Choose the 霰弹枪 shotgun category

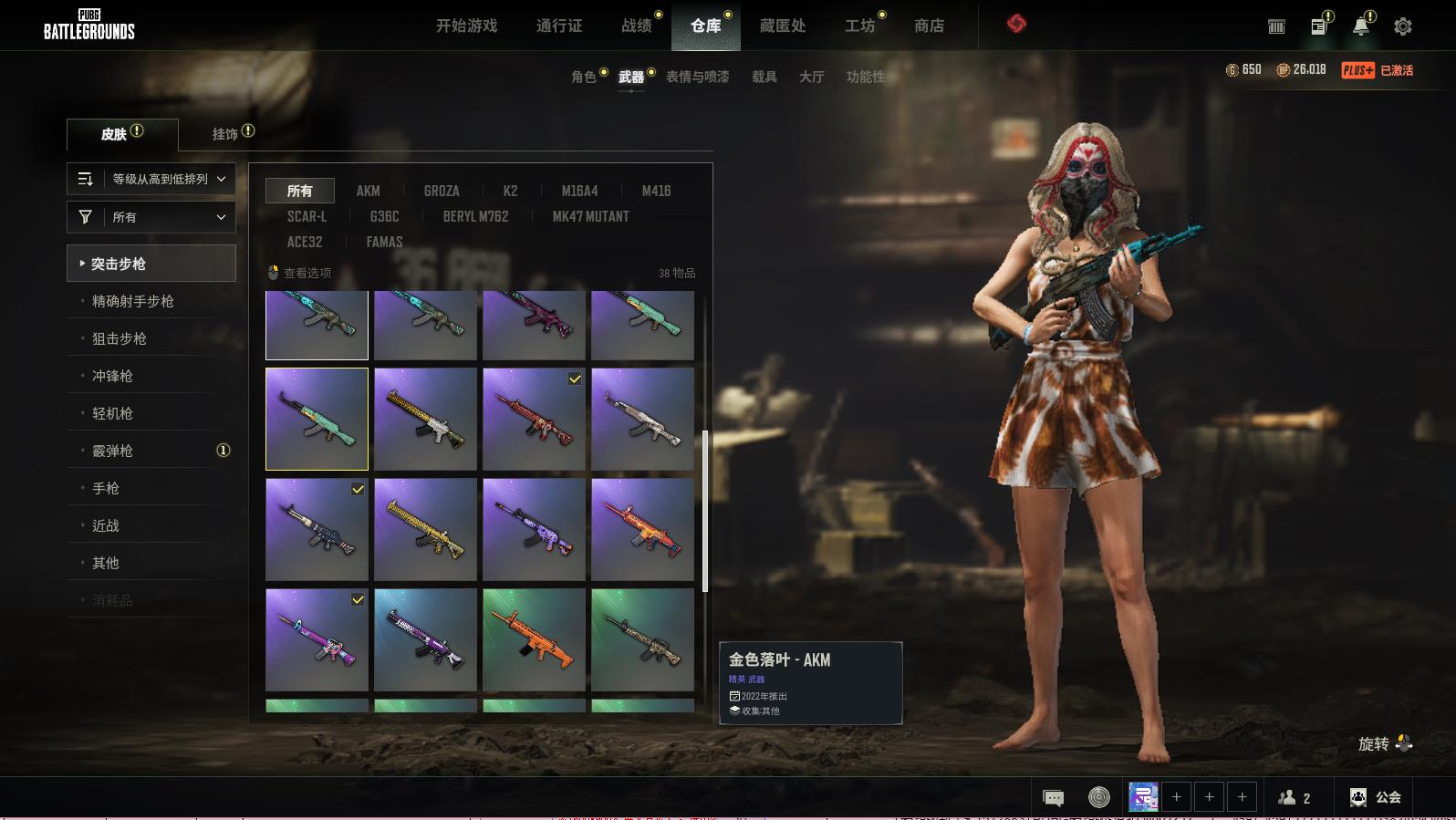pos(112,451)
